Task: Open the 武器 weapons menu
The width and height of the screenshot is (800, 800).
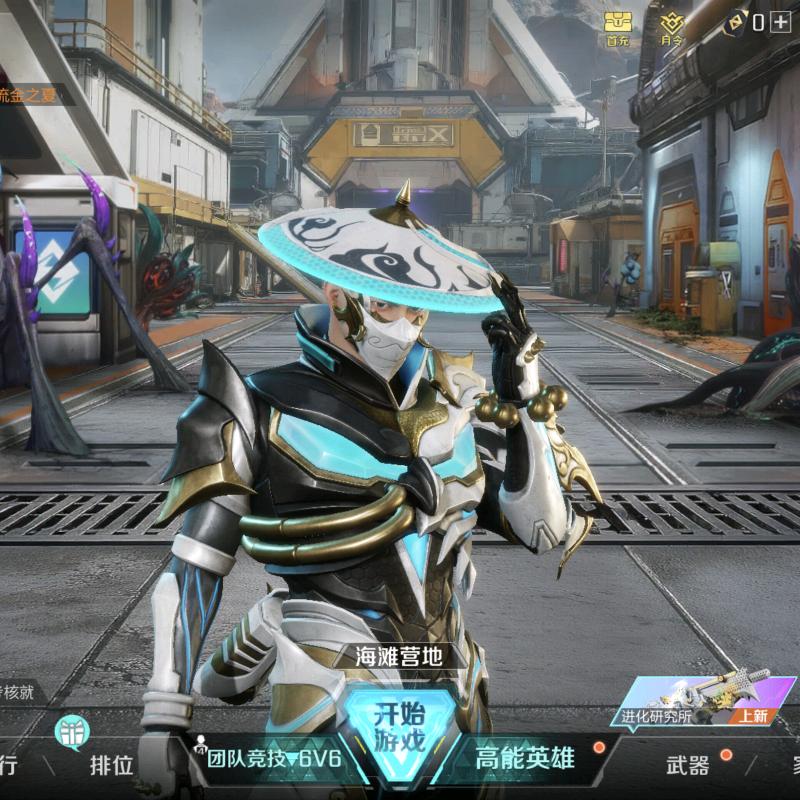Action: (688, 765)
